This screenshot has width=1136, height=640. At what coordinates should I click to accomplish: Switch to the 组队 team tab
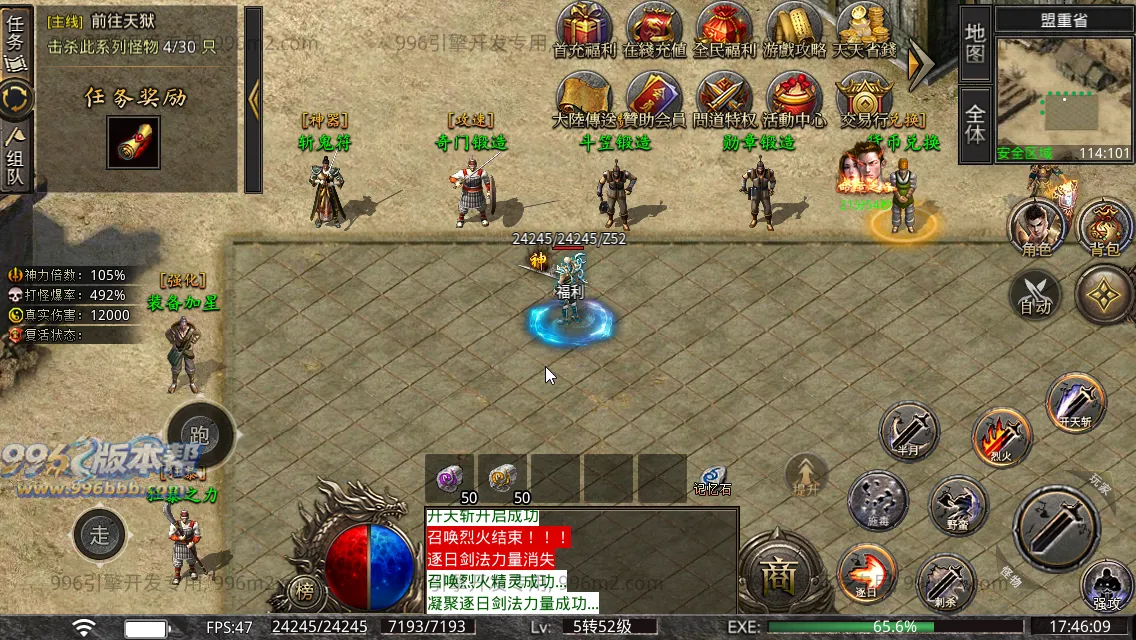(x=16, y=158)
